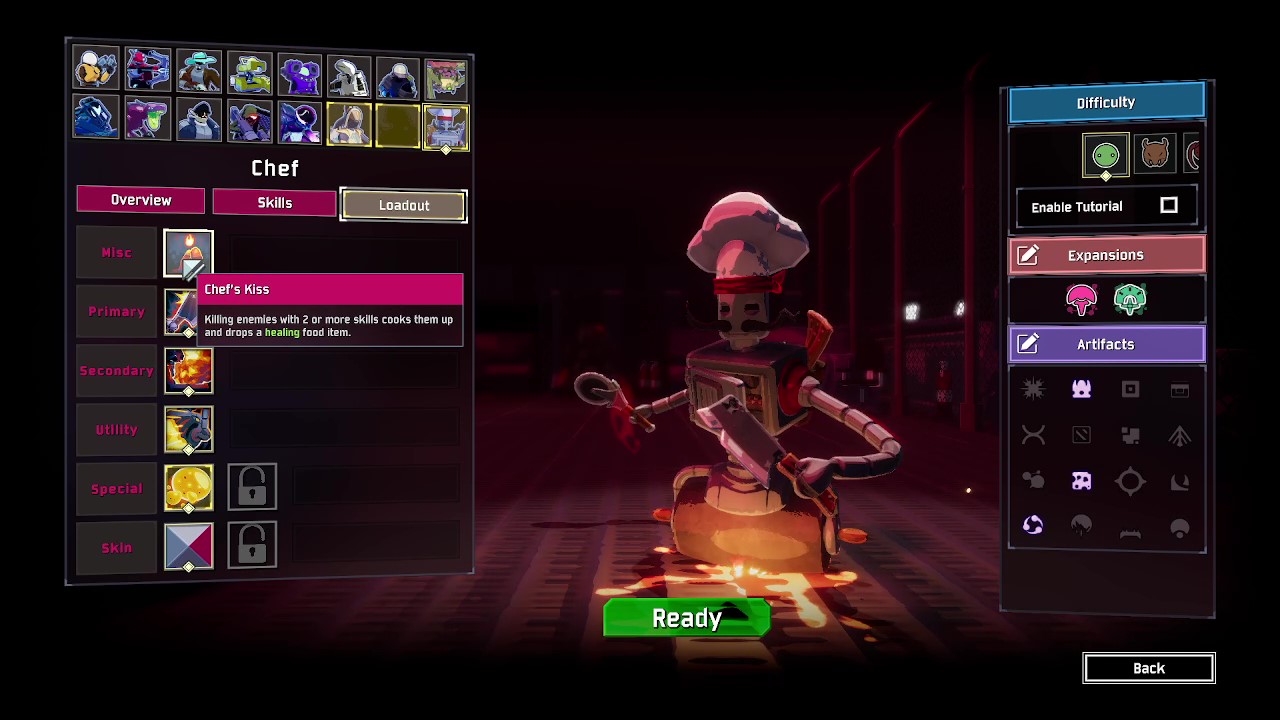Screen dimensions: 1280x720
Task: Select the golden orb Special skill icon
Action: click(x=188, y=488)
